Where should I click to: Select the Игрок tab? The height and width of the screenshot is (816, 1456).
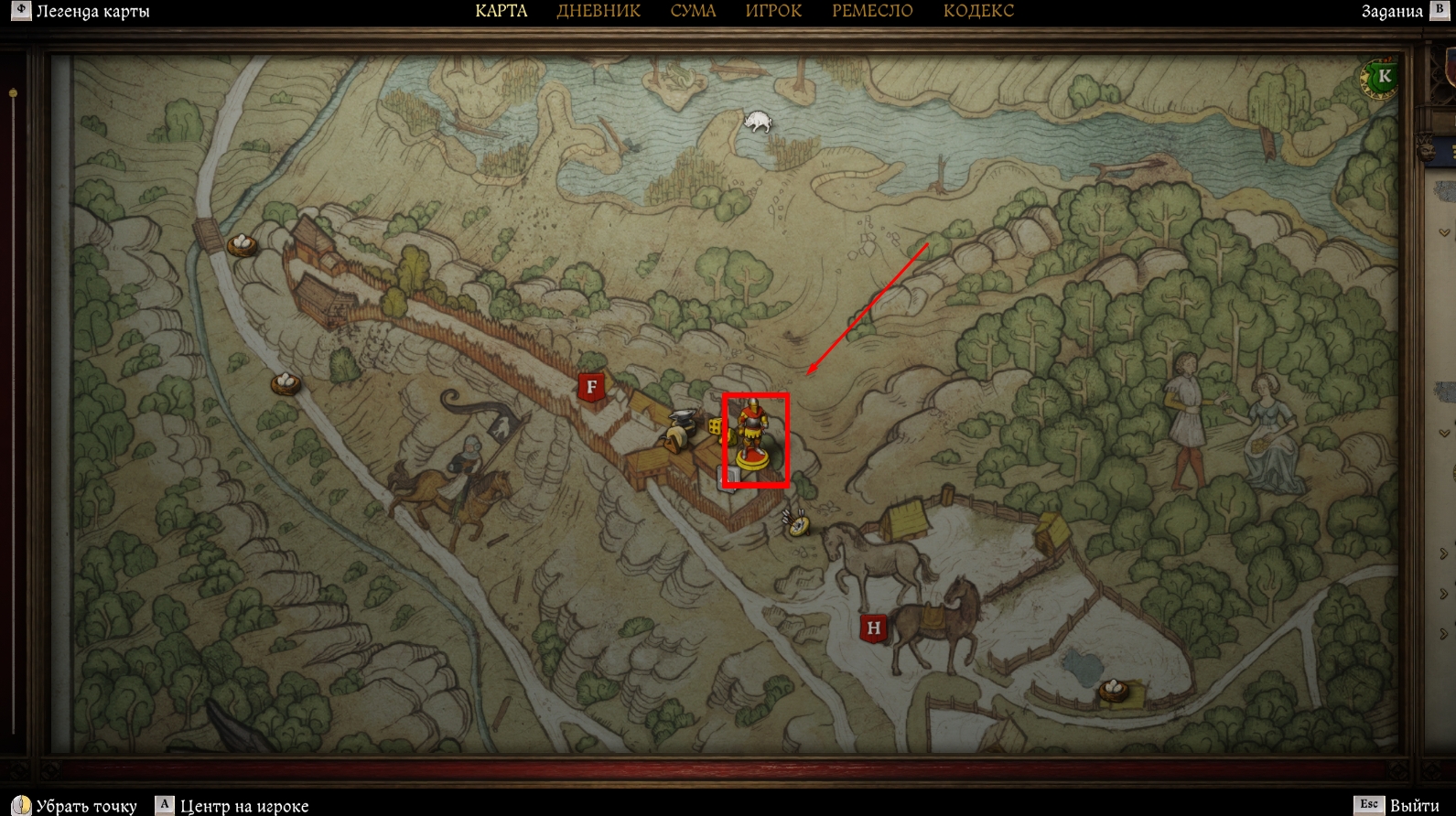[773, 11]
